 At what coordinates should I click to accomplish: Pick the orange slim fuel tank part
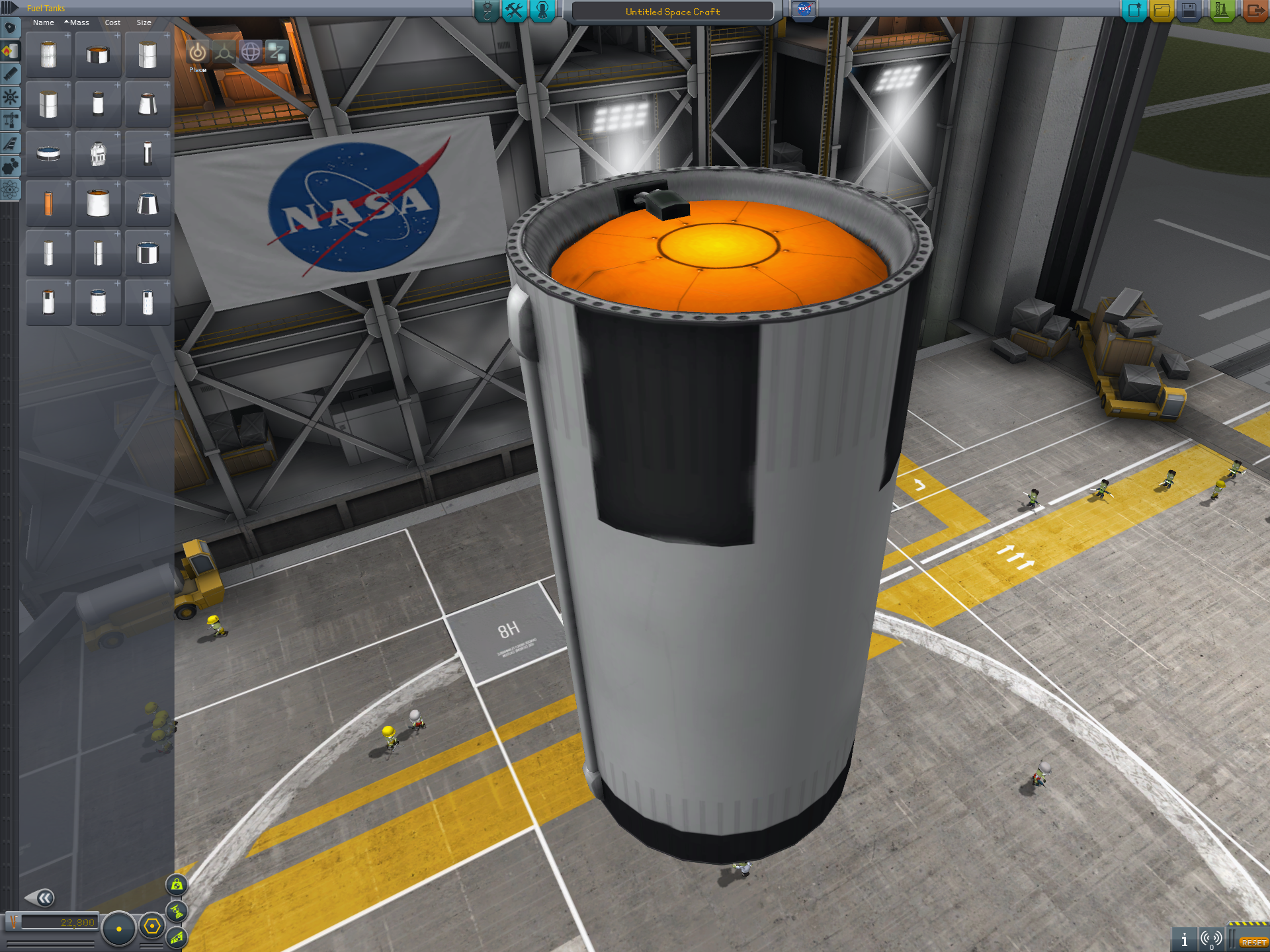point(48,204)
